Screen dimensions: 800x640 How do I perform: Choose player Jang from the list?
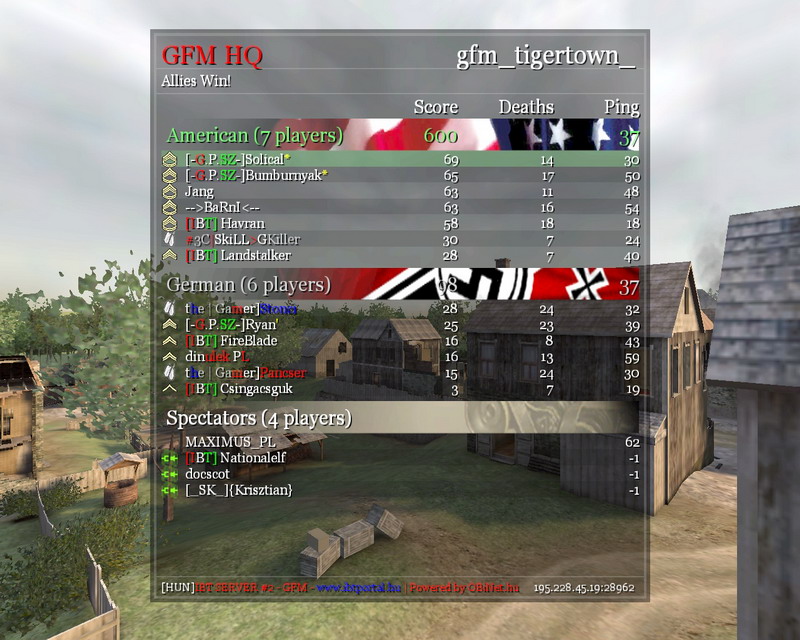click(x=400, y=191)
